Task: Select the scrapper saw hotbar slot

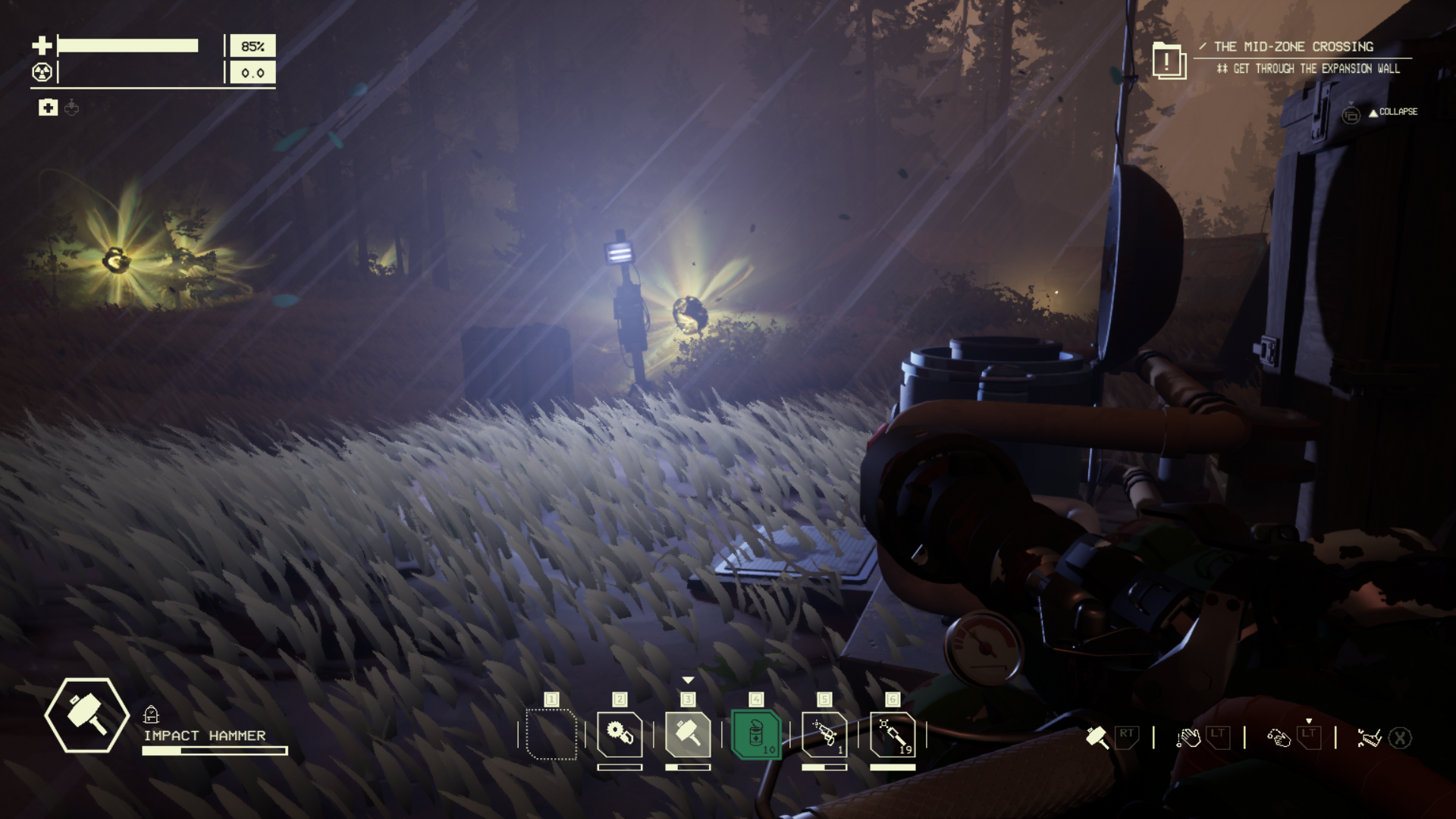Action: pos(620,734)
